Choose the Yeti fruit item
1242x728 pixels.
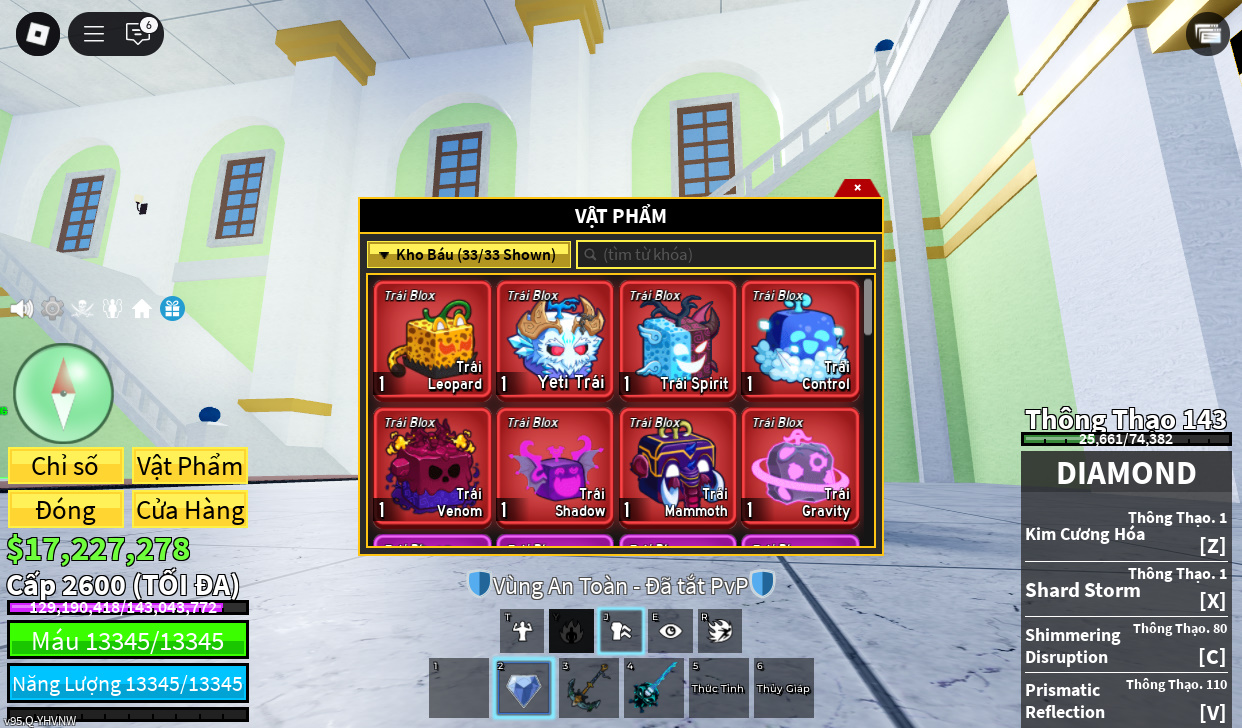point(555,340)
